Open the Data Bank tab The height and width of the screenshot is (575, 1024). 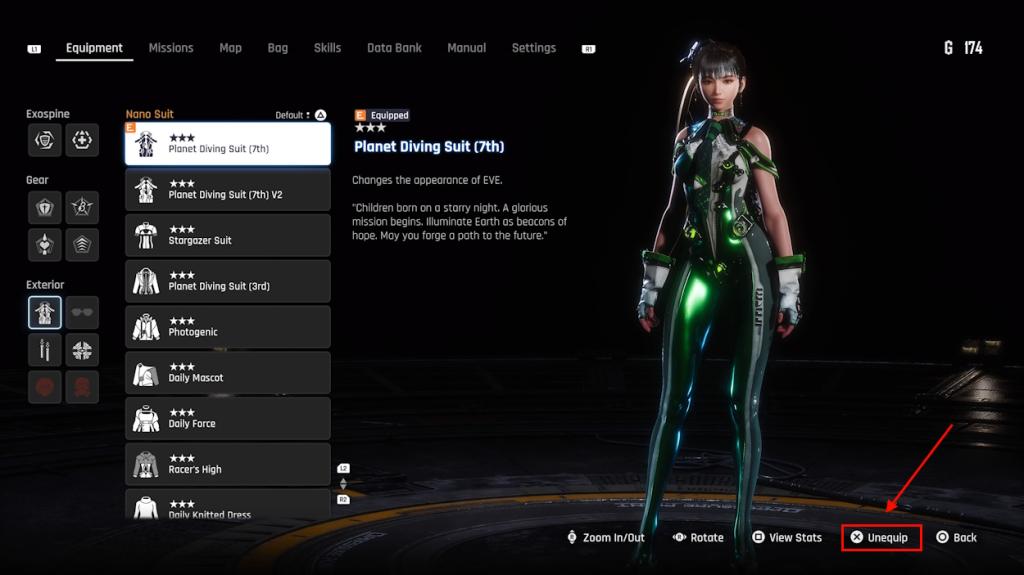[394, 48]
